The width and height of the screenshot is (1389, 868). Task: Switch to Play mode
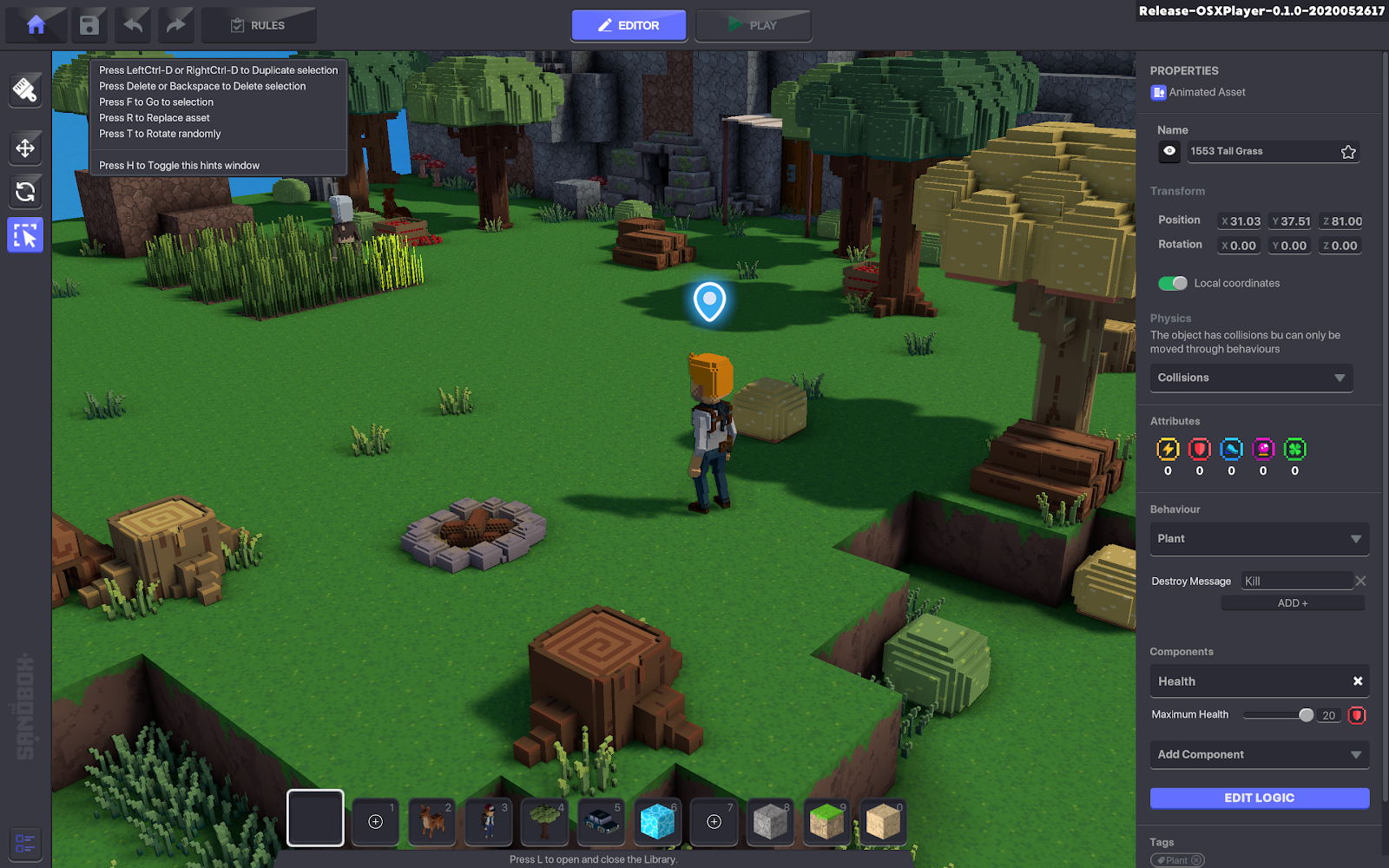click(753, 25)
